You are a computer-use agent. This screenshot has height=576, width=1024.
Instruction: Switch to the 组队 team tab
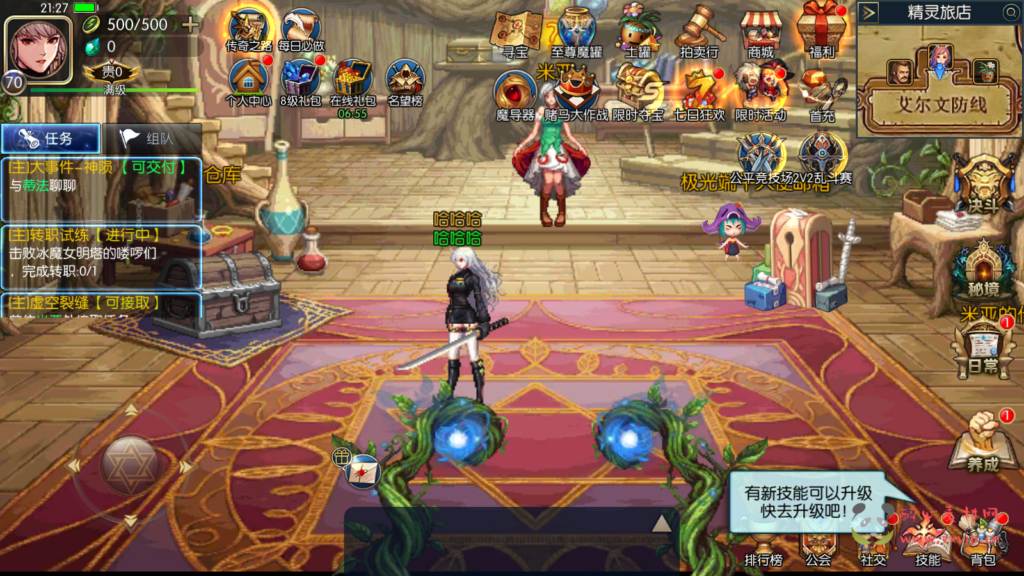pos(152,139)
